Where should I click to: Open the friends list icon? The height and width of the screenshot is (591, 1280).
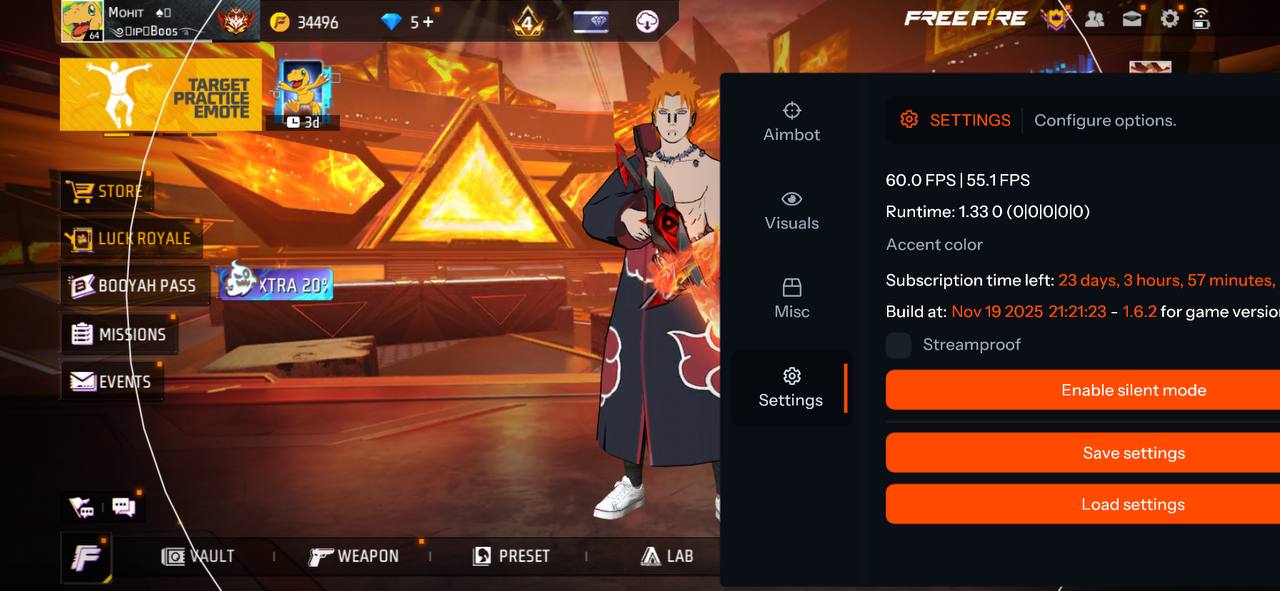point(1095,18)
